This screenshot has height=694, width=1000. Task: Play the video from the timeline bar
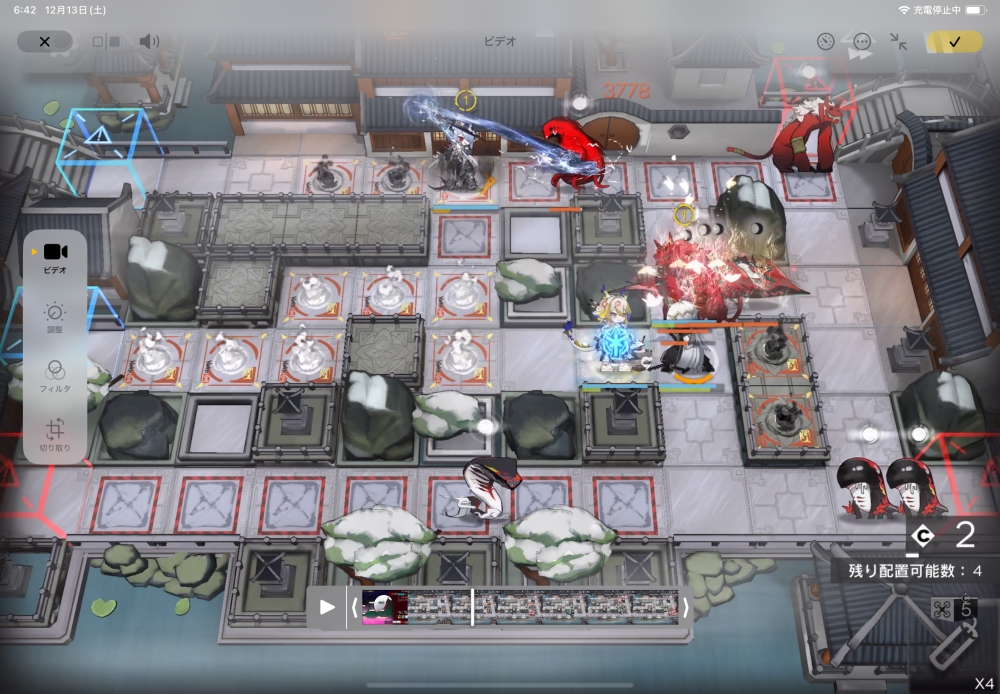pyautogui.click(x=327, y=607)
